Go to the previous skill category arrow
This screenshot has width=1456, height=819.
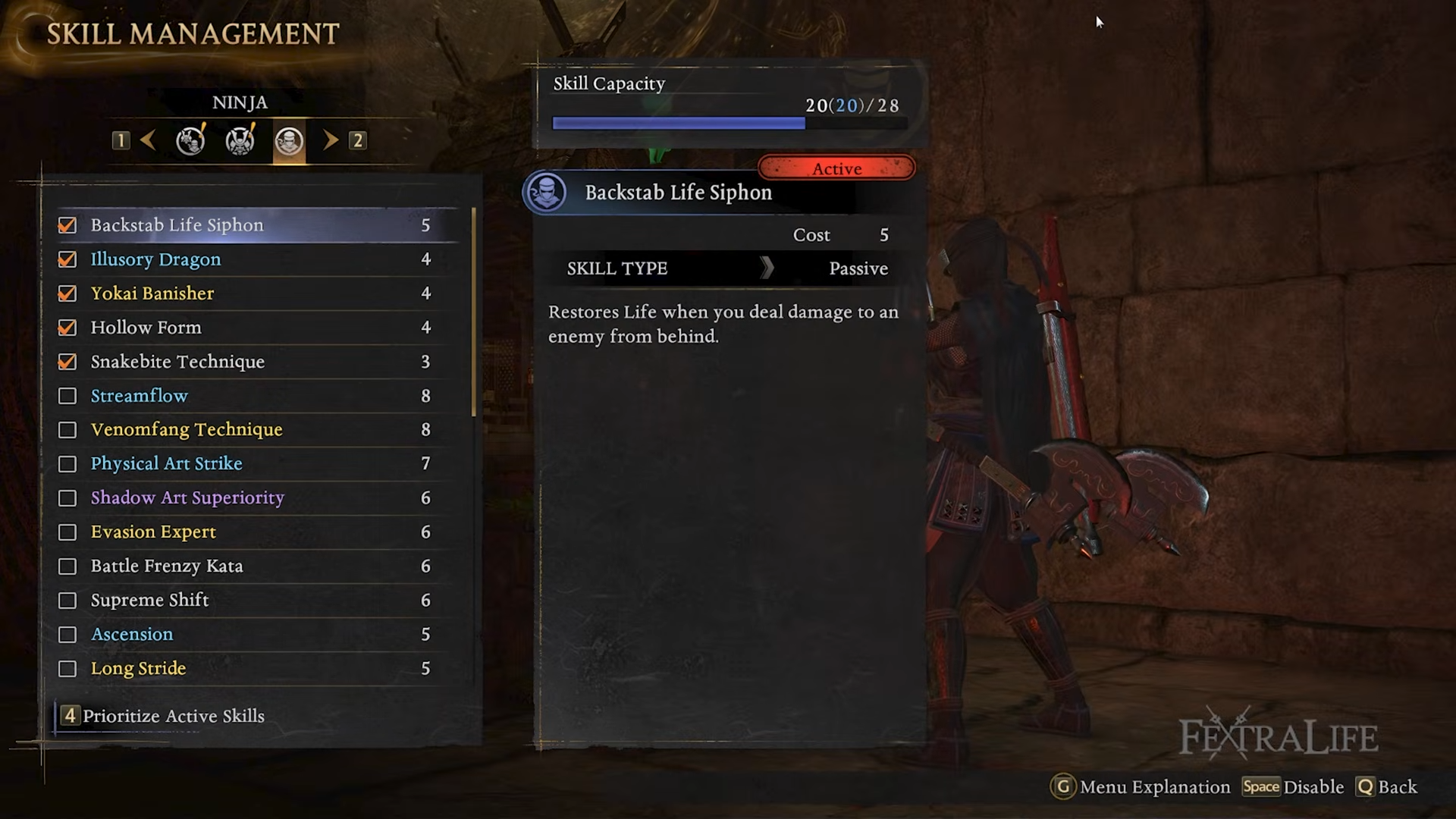point(149,140)
